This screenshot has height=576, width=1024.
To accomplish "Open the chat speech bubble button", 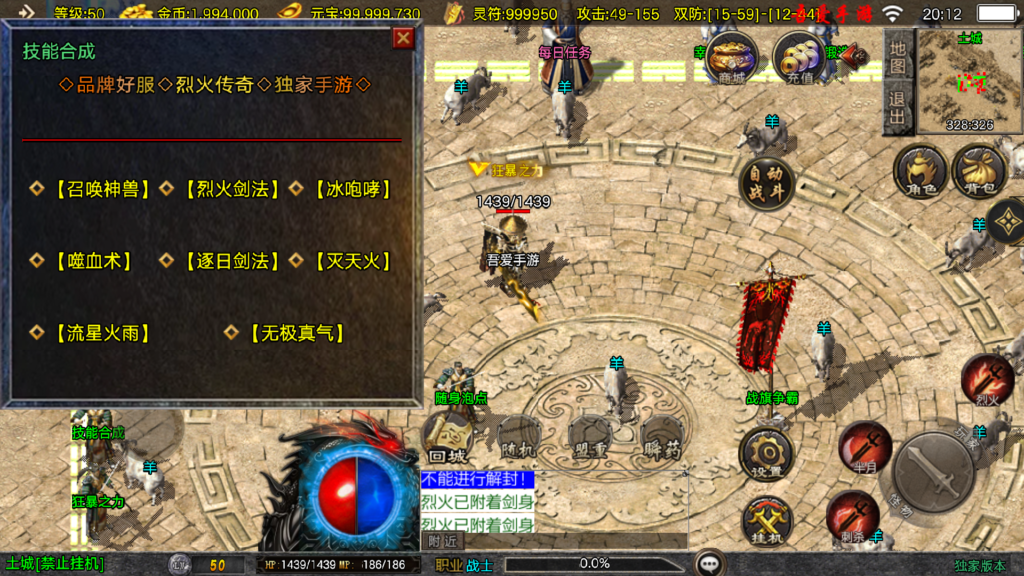I will point(710,563).
